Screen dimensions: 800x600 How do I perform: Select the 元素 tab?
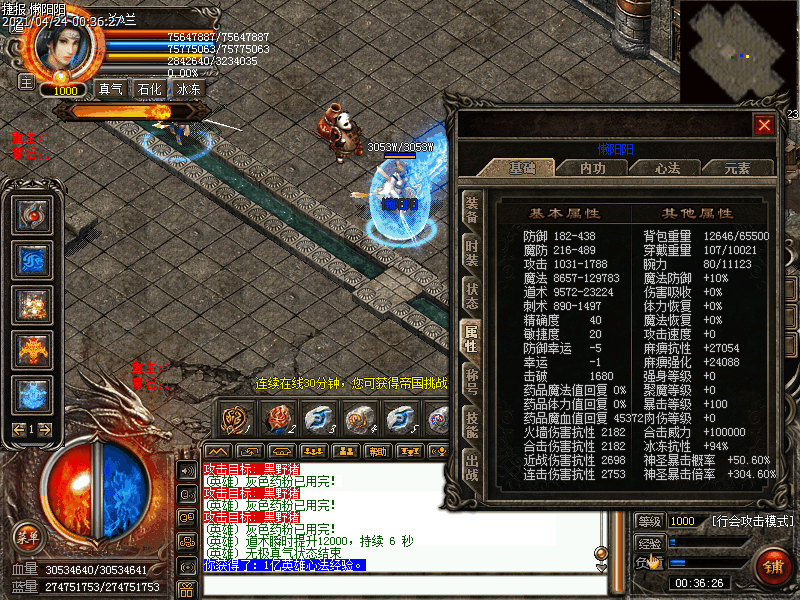737,168
